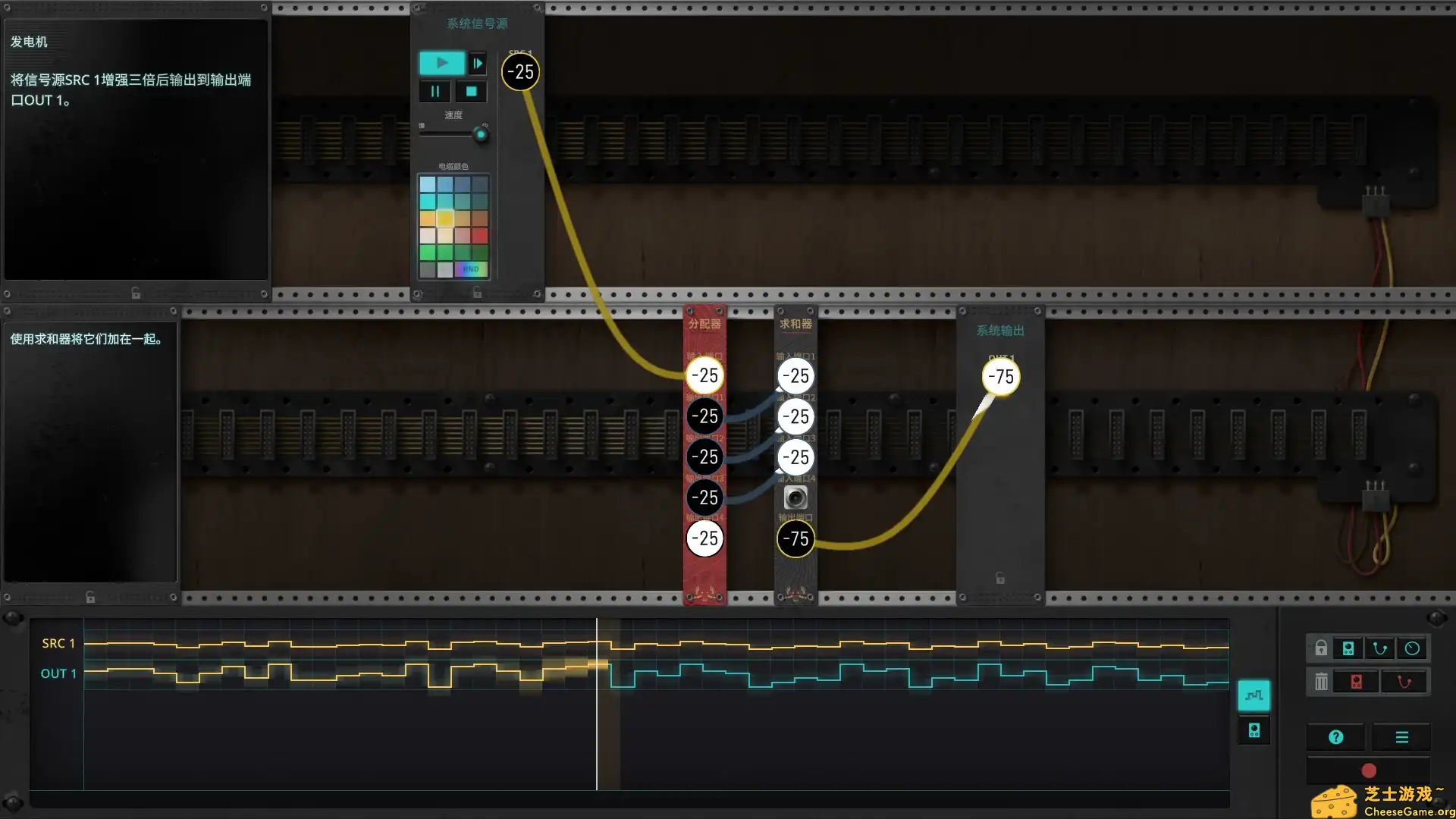This screenshot has width=1456, height=819.
Task: Click the gray padlock icon in the lock row
Action: coord(1321,649)
